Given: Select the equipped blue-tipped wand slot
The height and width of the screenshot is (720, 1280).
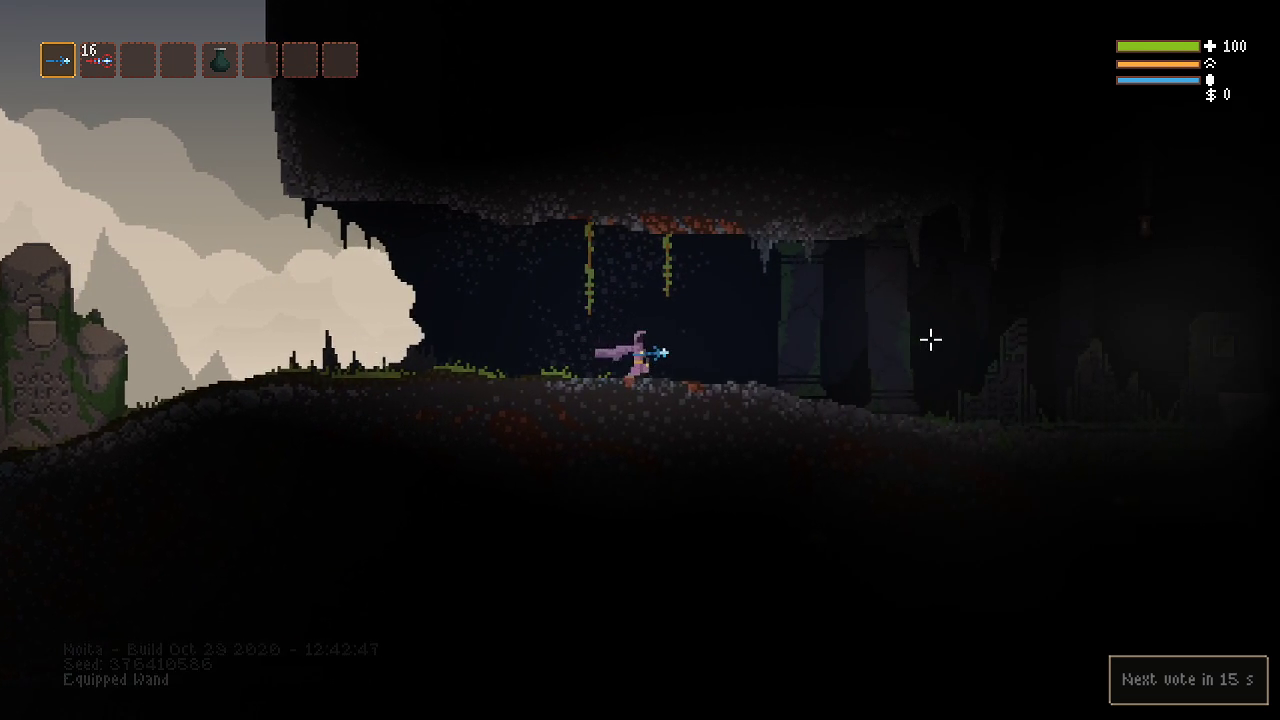Looking at the screenshot, I should 58,60.
